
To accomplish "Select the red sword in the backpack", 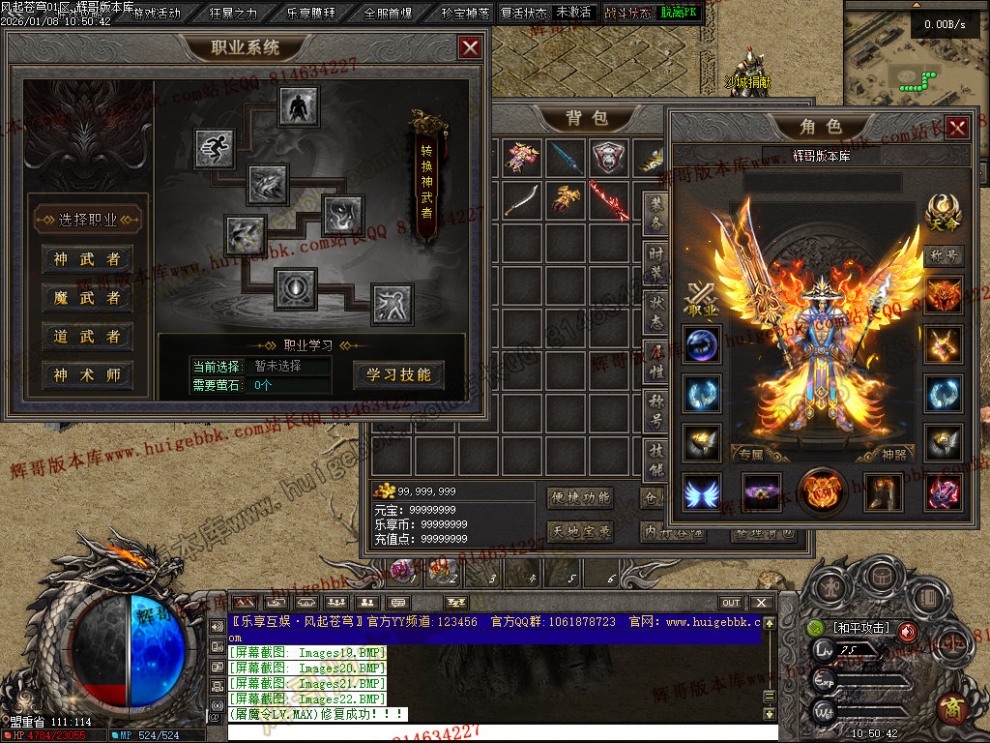I will 609,200.
